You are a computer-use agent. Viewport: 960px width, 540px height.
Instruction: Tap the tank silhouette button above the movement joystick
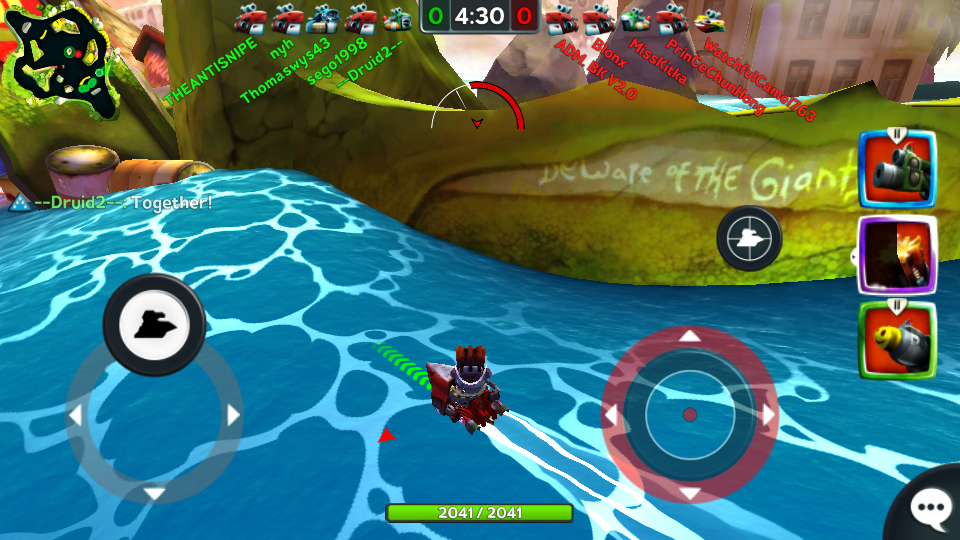pos(154,324)
